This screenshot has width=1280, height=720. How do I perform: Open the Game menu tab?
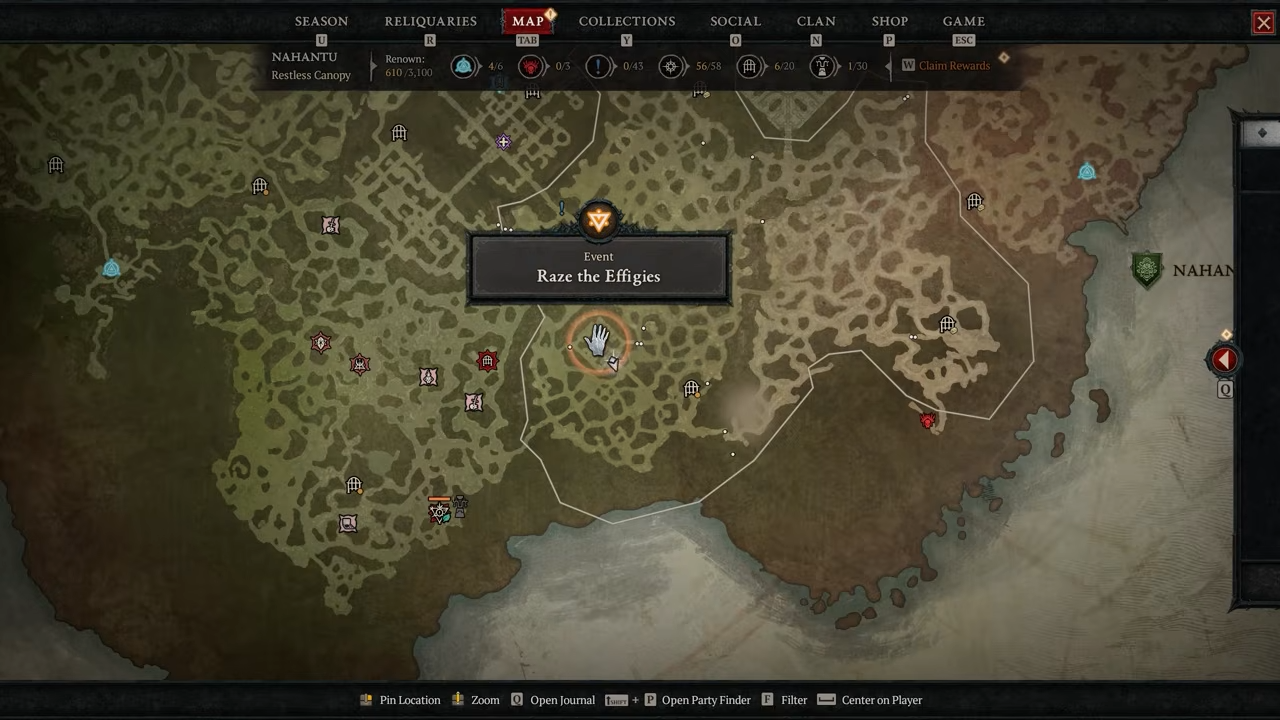tap(963, 21)
